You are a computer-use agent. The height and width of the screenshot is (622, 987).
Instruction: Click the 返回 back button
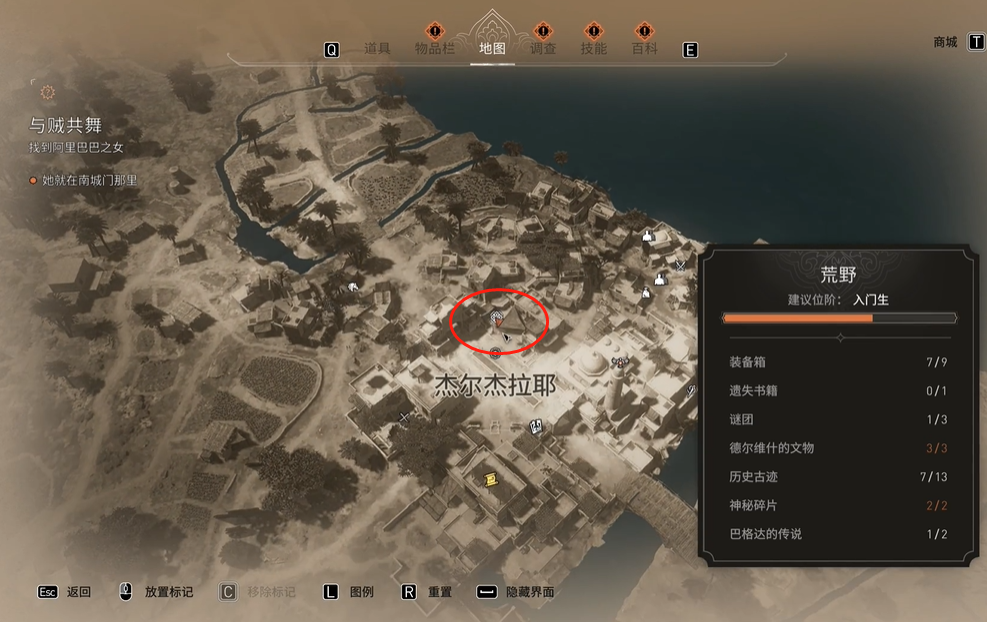78,592
